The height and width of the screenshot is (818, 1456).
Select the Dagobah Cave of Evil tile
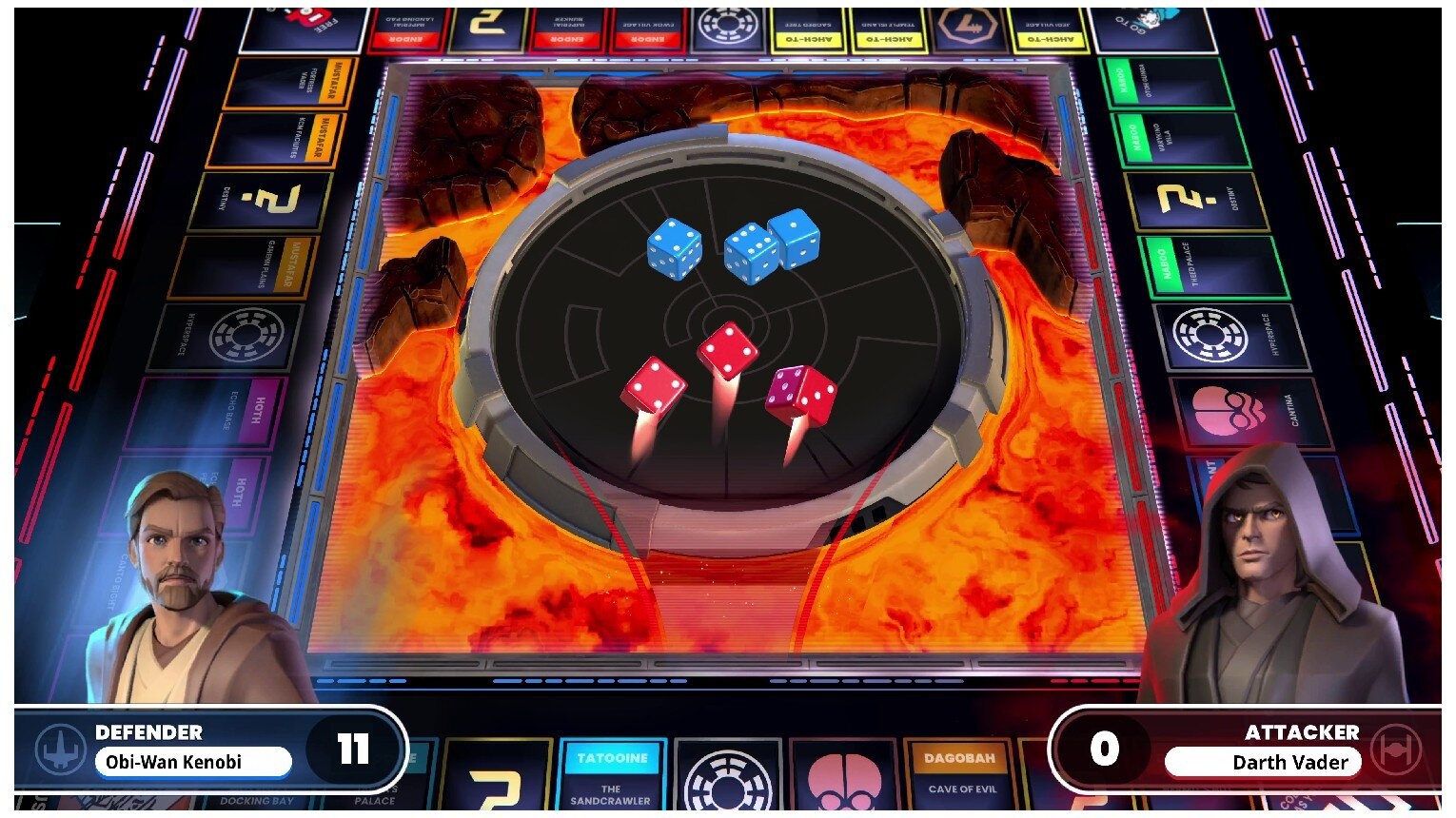[x=961, y=775]
